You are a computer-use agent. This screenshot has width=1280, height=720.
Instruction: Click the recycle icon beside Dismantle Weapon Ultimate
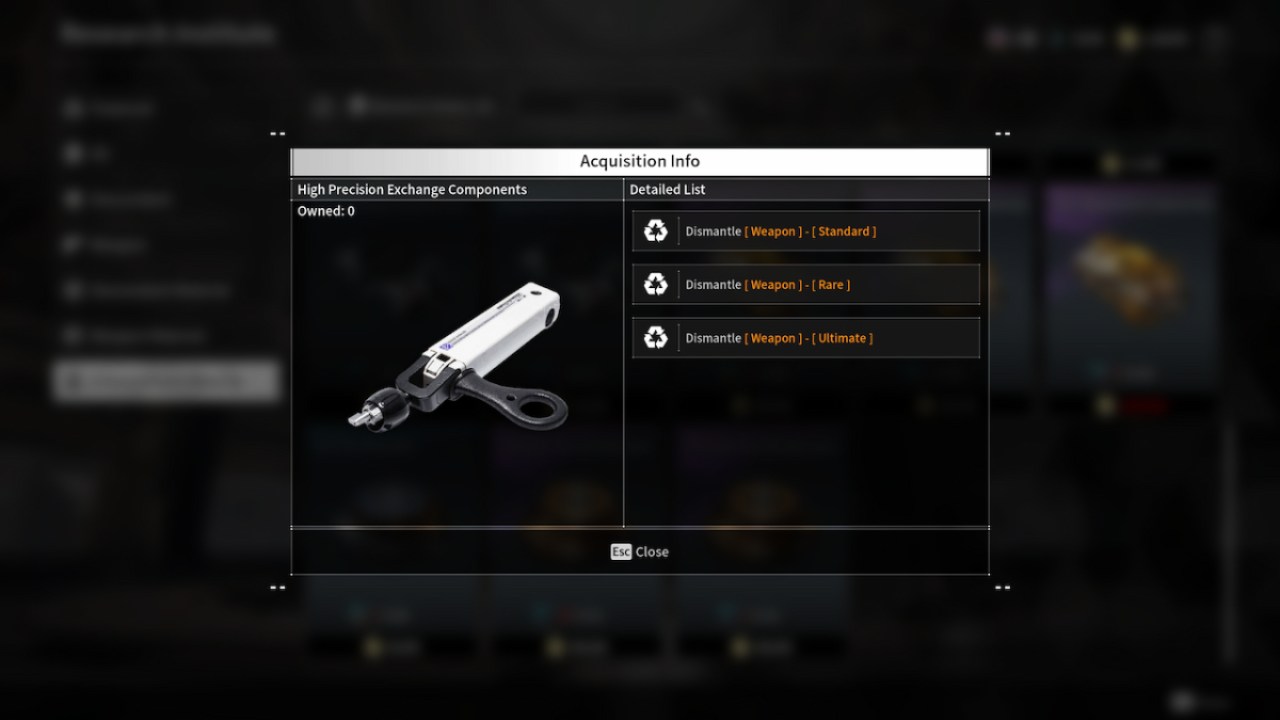(x=656, y=338)
